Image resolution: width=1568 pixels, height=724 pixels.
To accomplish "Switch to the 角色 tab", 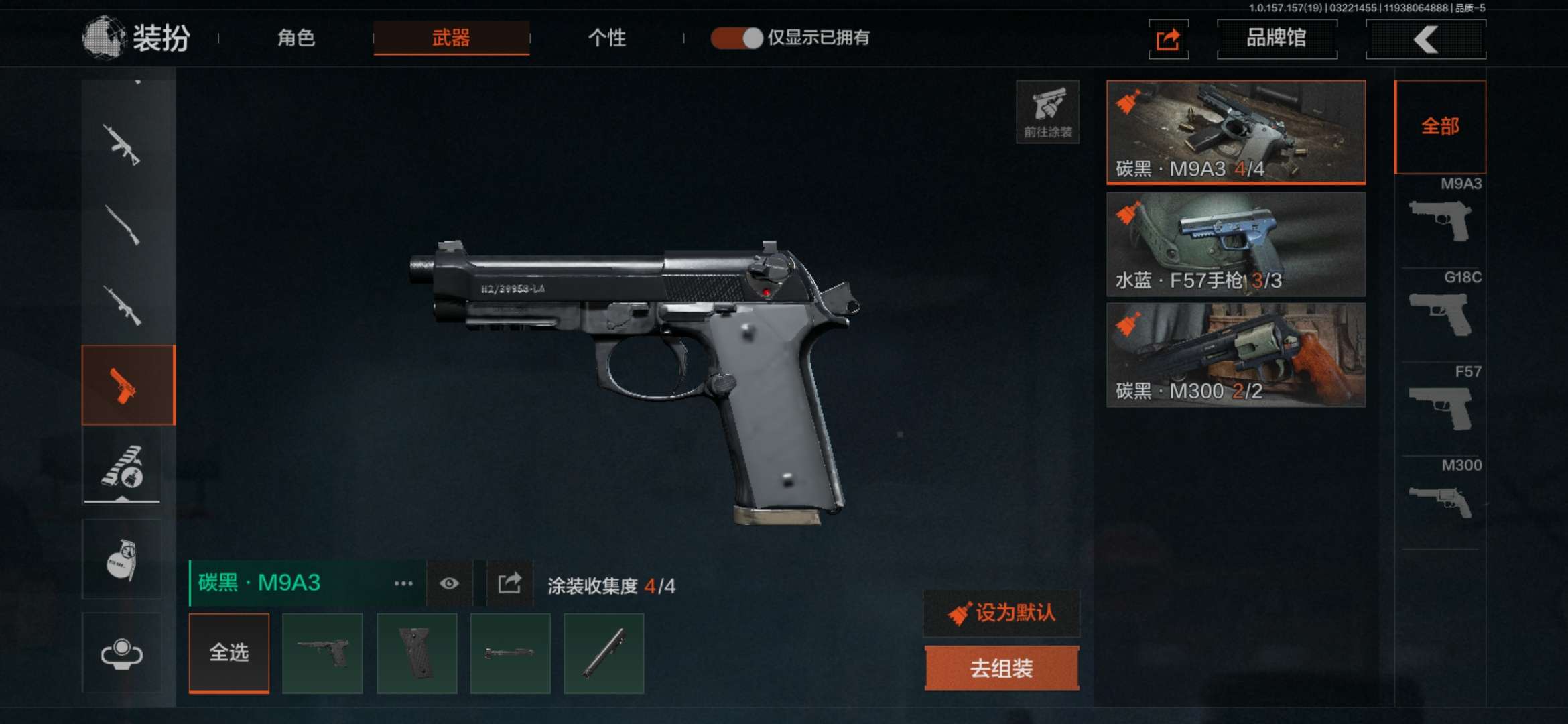I will pos(296,38).
